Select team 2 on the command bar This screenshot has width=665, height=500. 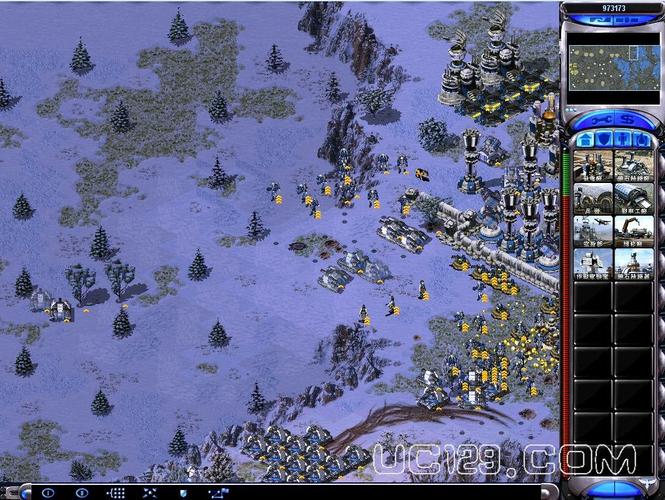(x=81, y=493)
